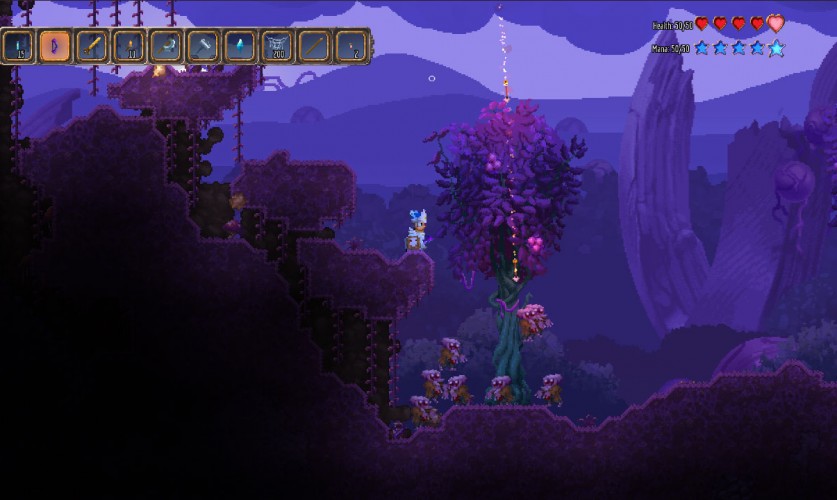The height and width of the screenshot is (500, 837).
Task: Choose the last hotbar slot with 2 items
Action: [351, 46]
